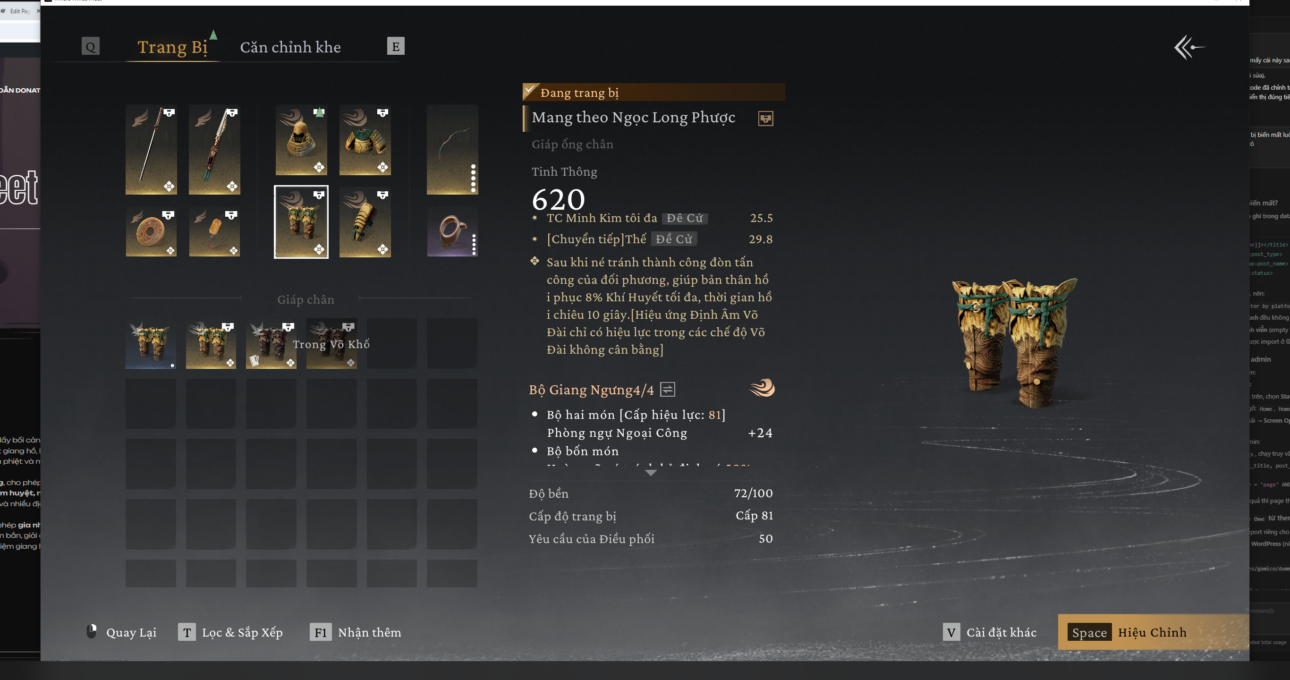Select the equipped spear weapon slot
The height and width of the screenshot is (680, 1290).
152,150
